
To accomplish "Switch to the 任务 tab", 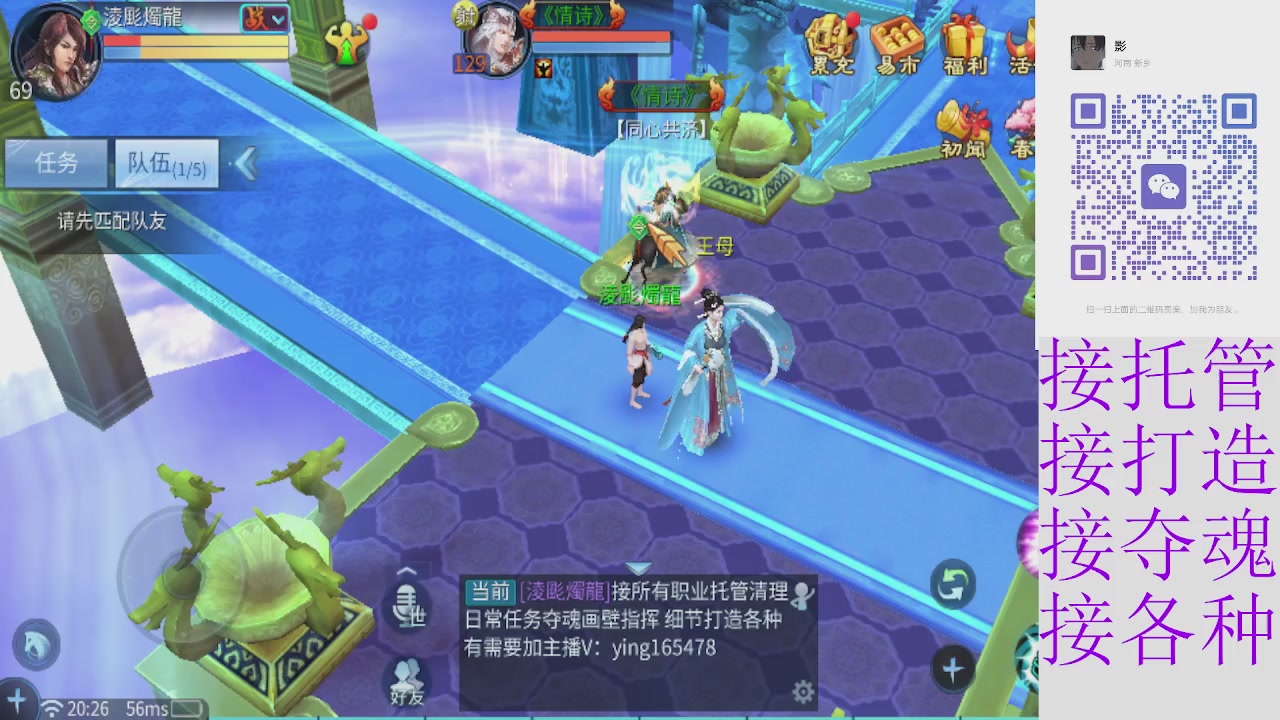I will pos(56,164).
